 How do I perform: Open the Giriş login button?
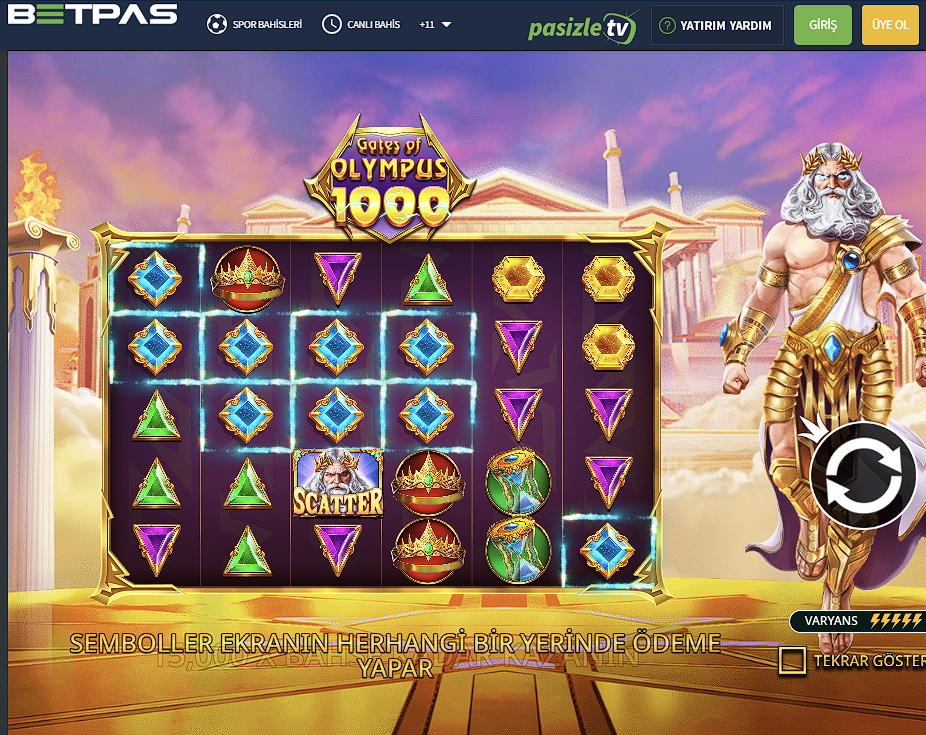coord(822,25)
